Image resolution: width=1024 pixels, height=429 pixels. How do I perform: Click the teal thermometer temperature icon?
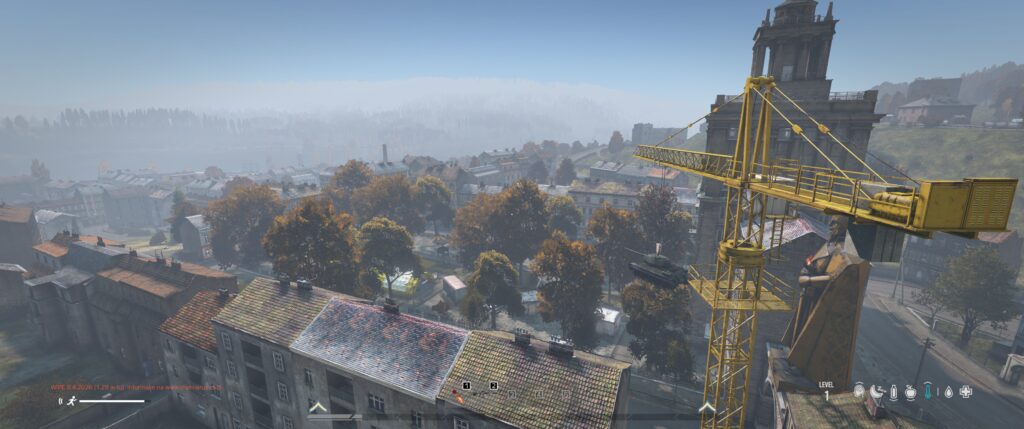click(x=927, y=392)
